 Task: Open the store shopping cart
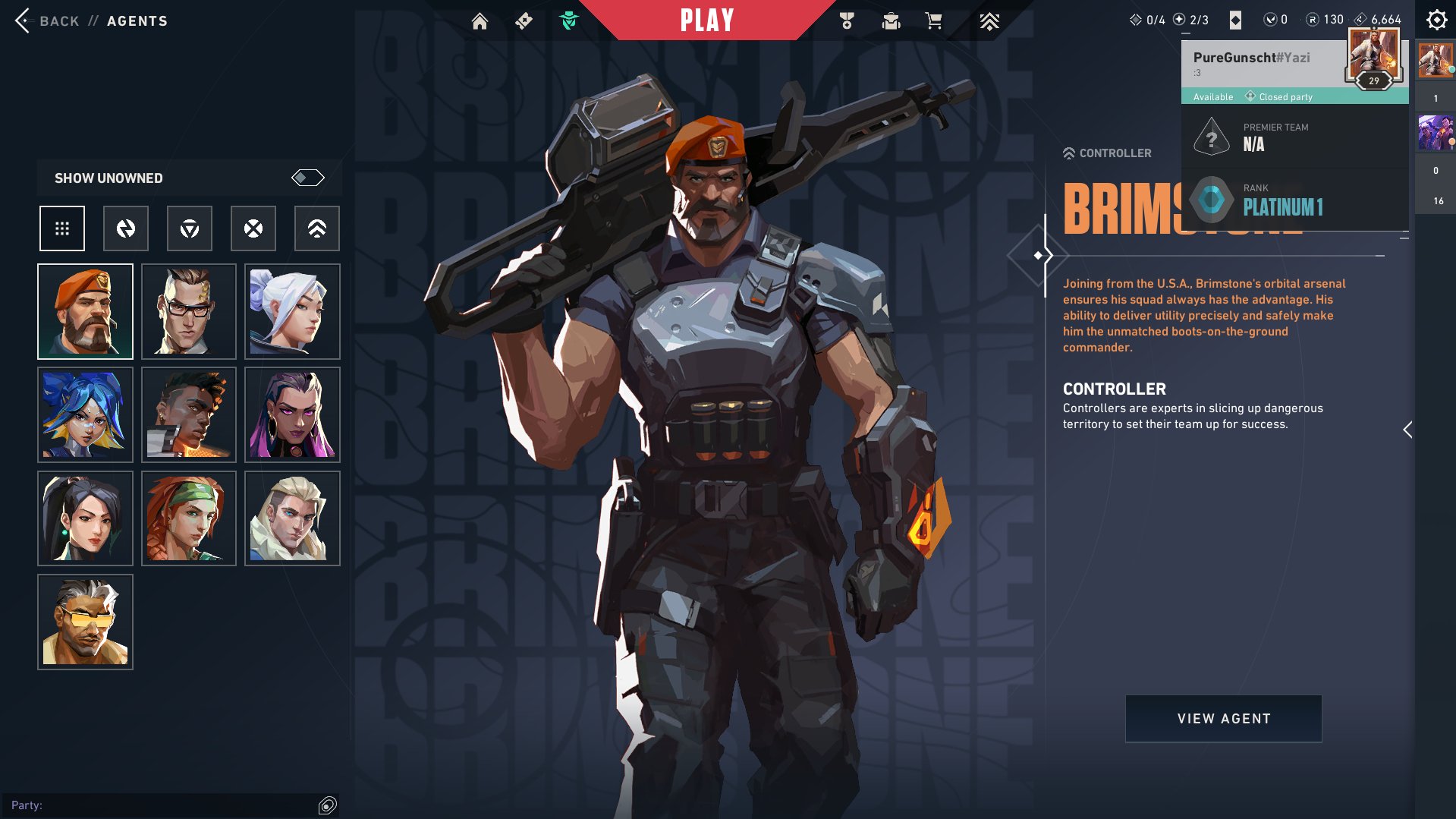point(933,21)
